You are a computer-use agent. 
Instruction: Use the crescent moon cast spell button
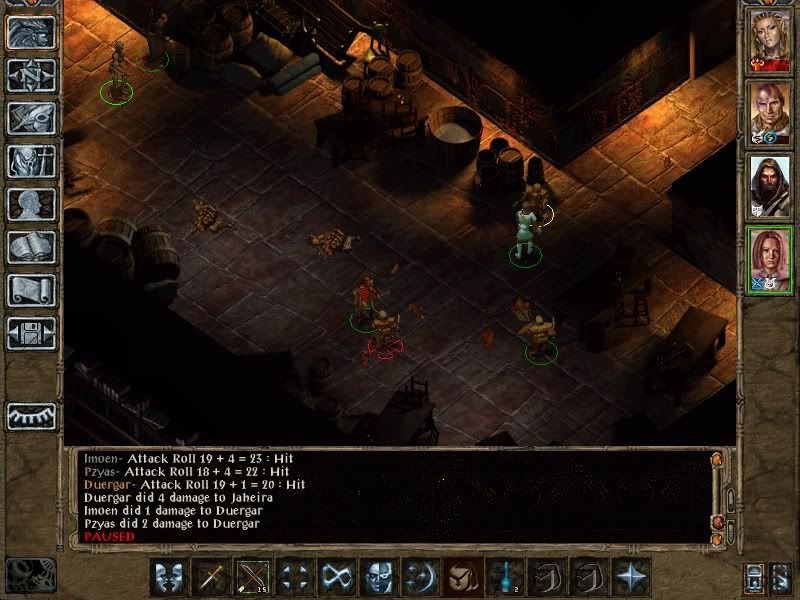418,577
